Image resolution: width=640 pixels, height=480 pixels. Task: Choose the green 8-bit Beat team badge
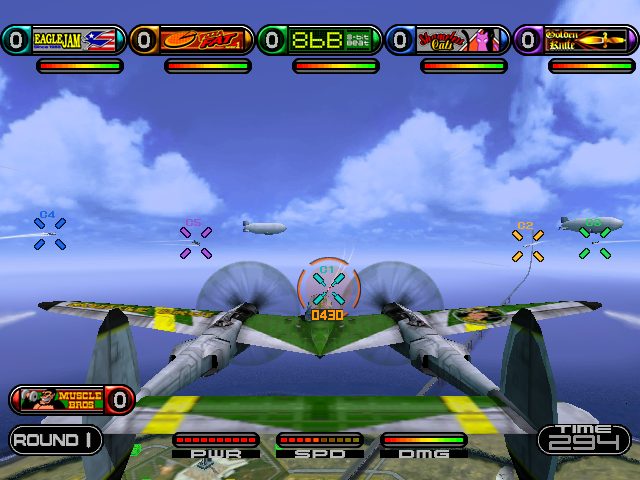pyautogui.click(x=332, y=40)
